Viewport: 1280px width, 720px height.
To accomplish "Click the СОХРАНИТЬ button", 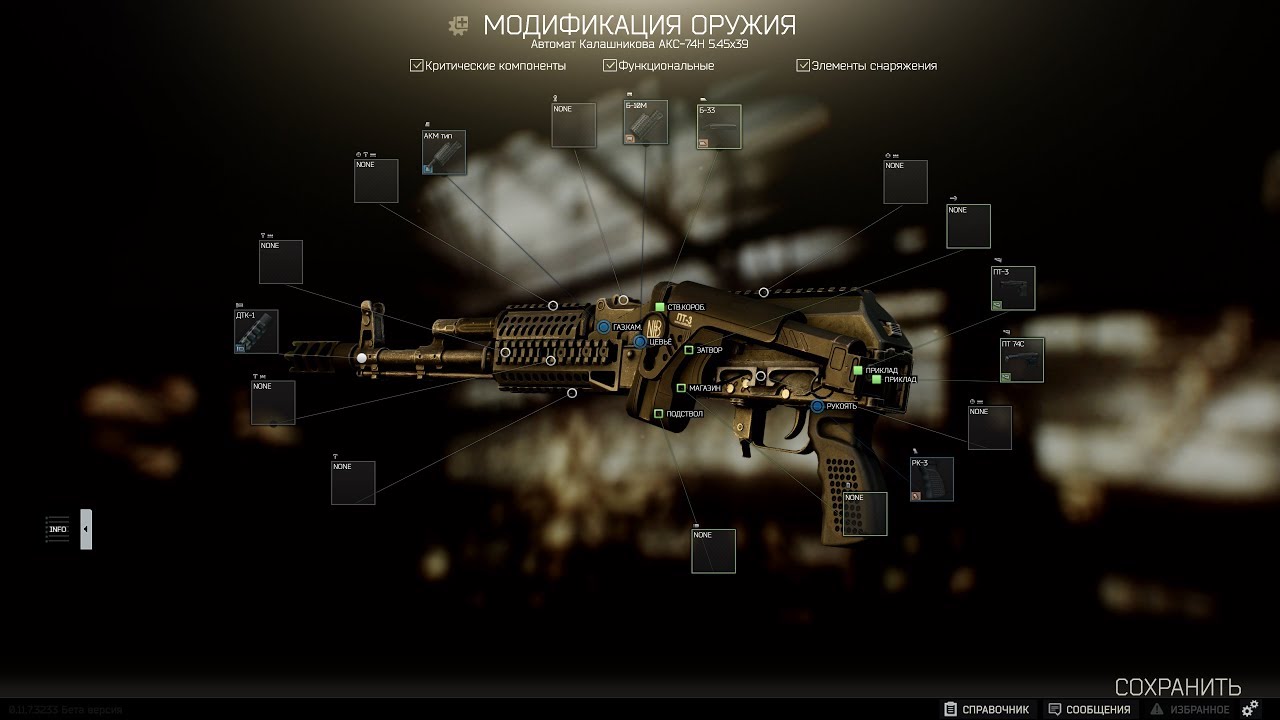I will click(x=1178, y=687).
